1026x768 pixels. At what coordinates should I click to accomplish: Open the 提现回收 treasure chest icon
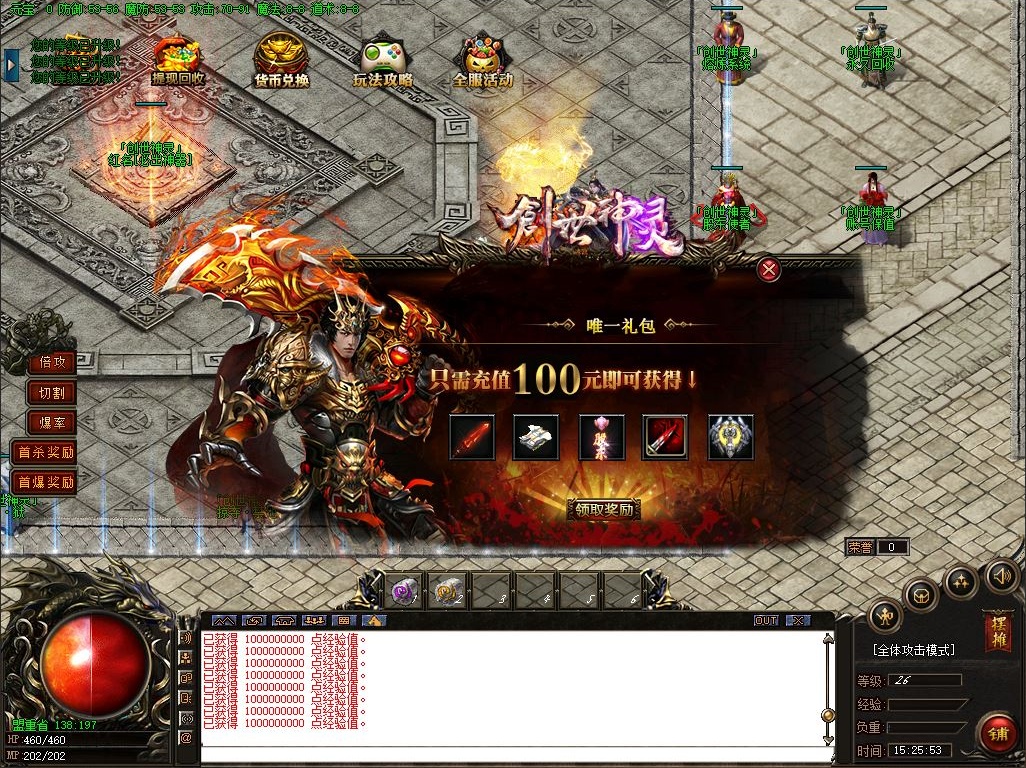tap(178, 62)
